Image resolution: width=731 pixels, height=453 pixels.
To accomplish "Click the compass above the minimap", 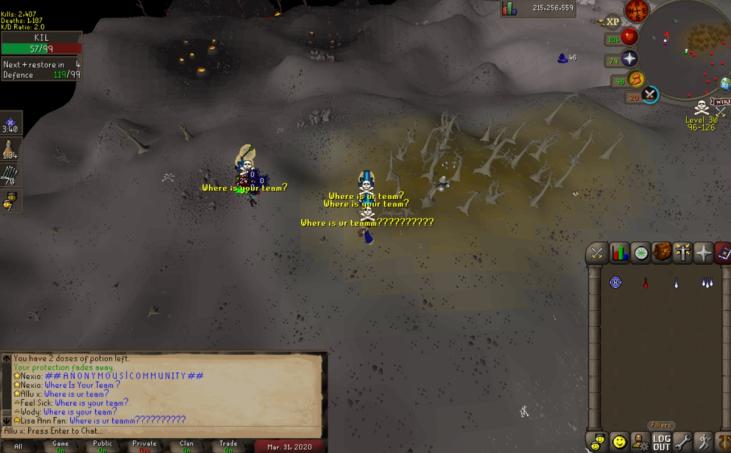I will pyautogui.click(x=637, y=10).
